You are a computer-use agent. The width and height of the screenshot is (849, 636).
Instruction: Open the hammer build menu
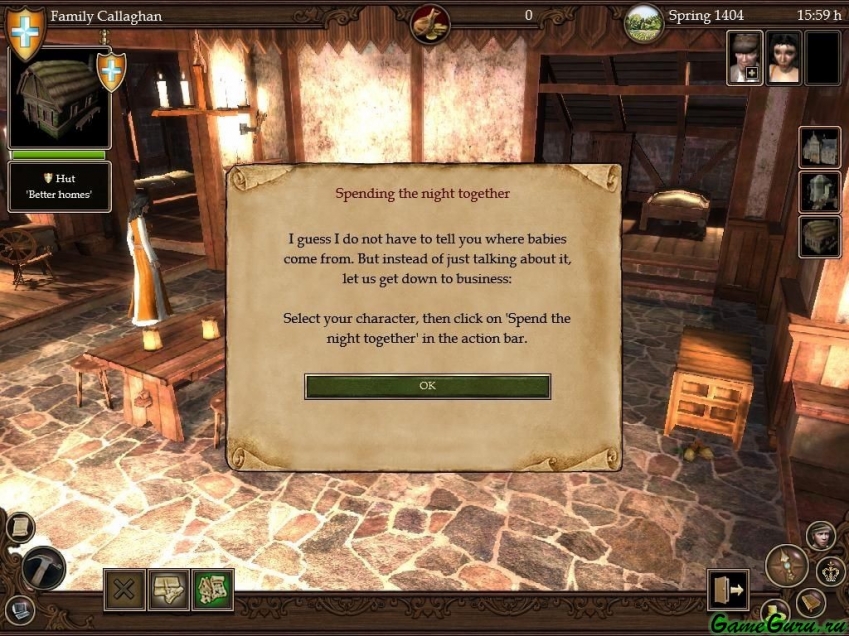pos(43,569)
